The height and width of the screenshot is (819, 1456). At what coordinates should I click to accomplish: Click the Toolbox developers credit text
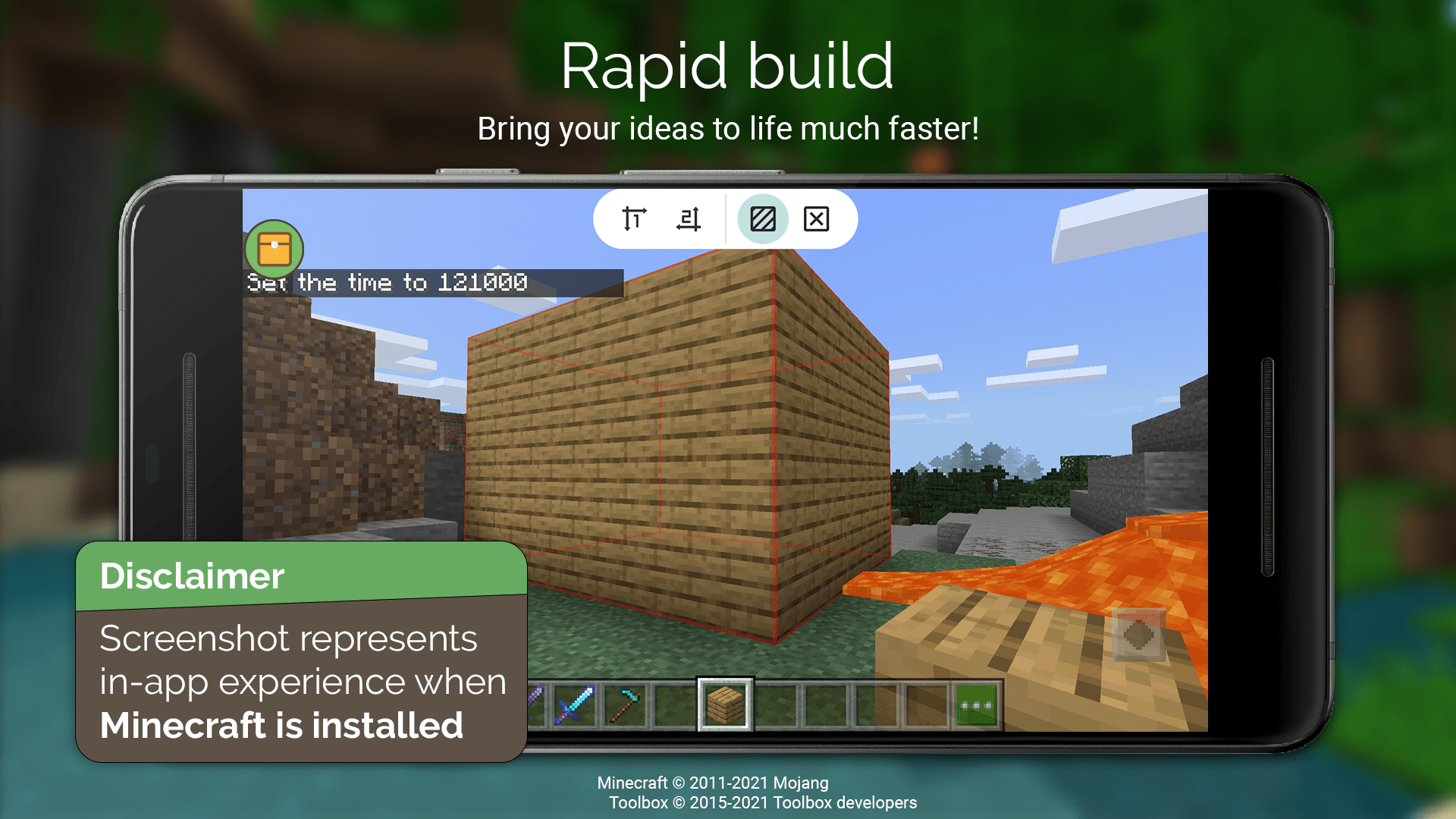[x=761, y=802]
